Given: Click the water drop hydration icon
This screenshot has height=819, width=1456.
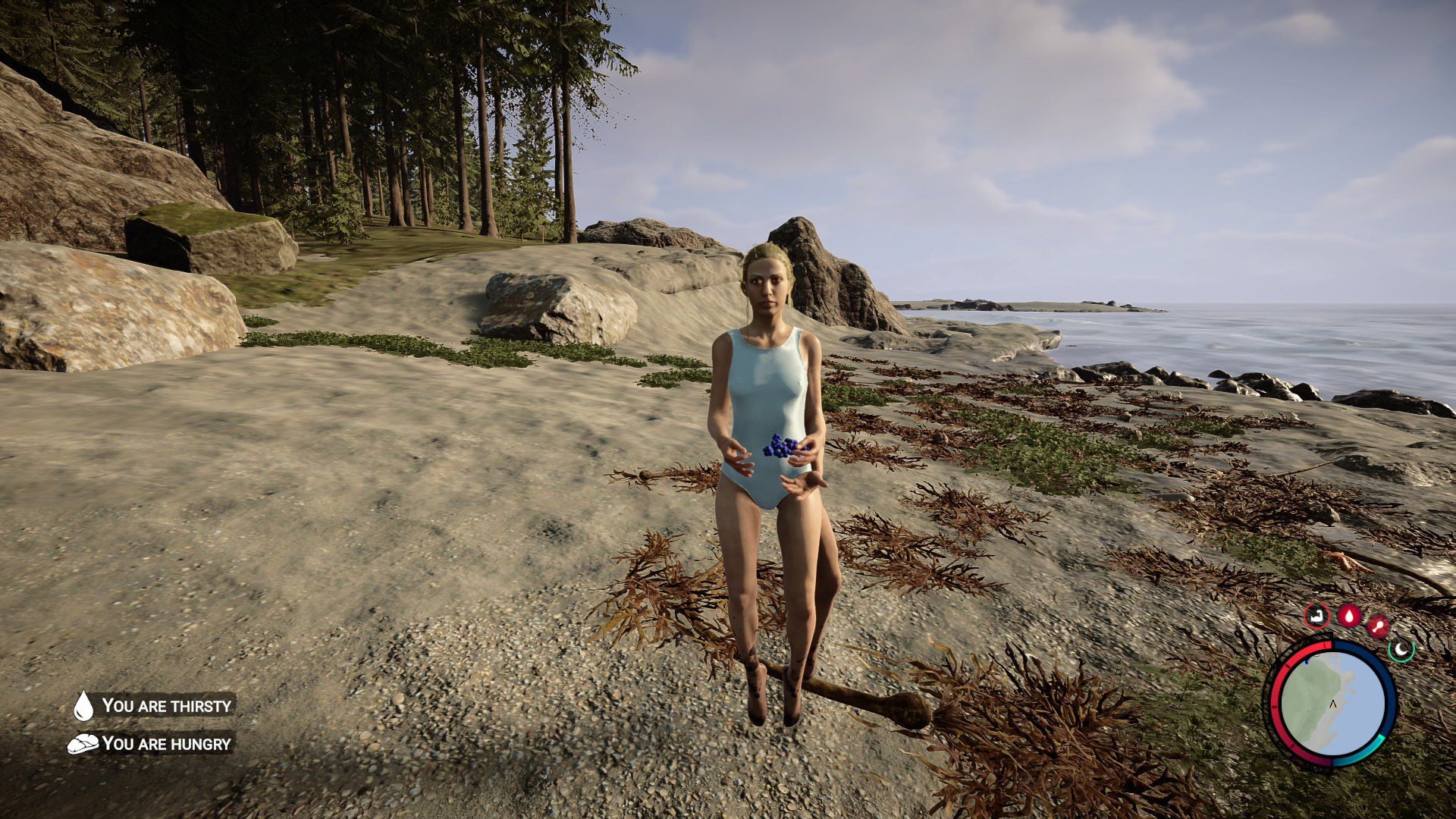Looking at the screenshot, I should pos(1348,615).
